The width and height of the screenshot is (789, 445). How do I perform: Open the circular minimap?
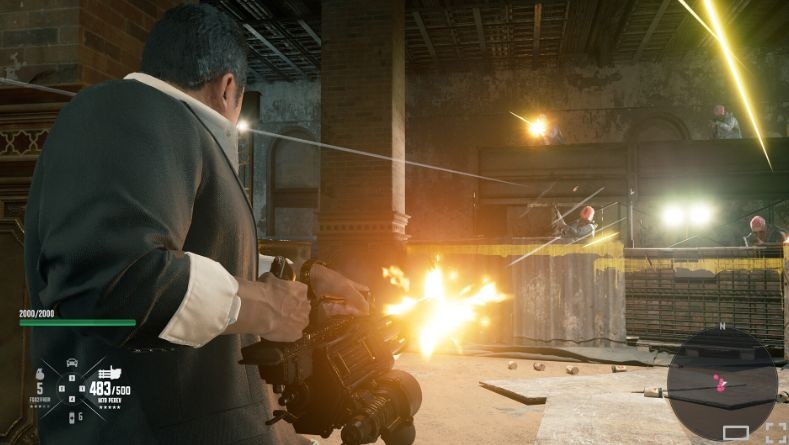pos(722,382)
